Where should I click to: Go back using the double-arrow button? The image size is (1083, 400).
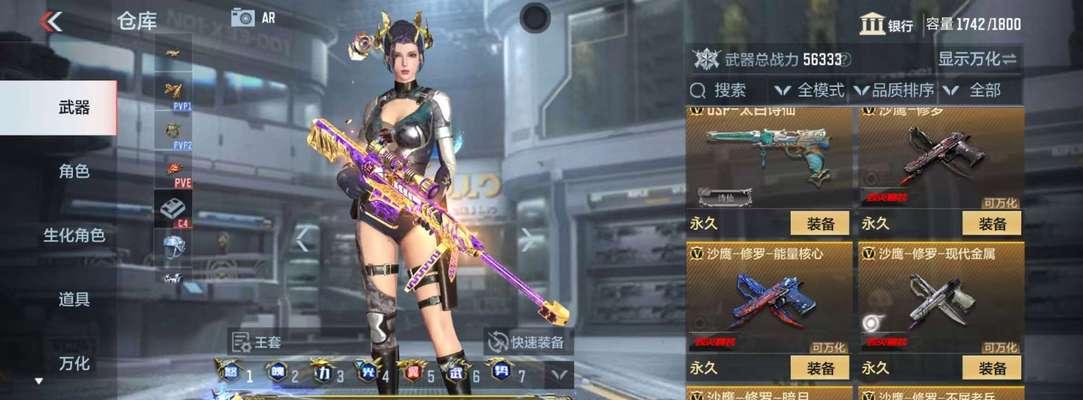pos(50,21)
